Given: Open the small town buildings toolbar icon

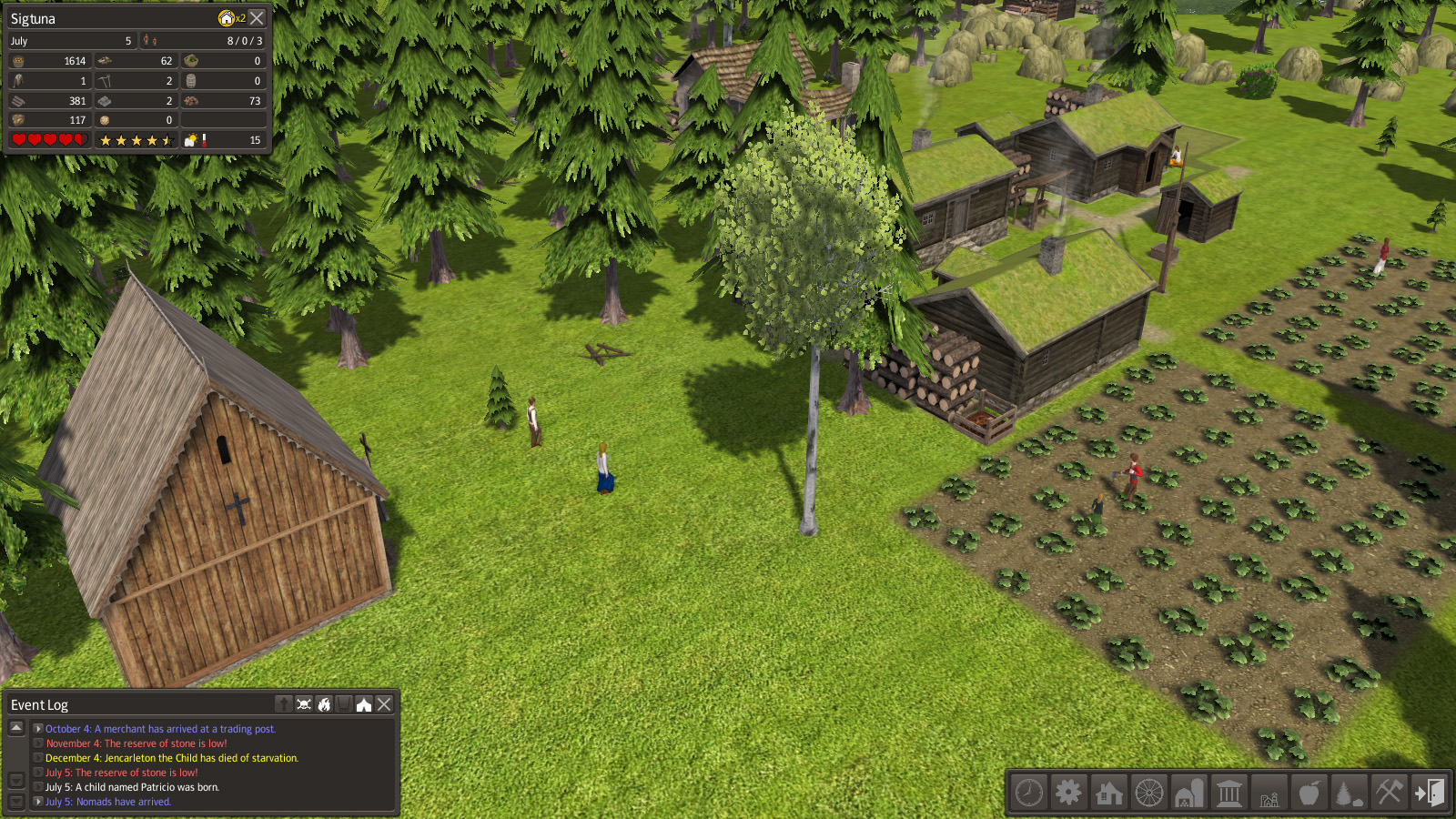Looking at the screenshot, I should click(x=1269, y=793).
